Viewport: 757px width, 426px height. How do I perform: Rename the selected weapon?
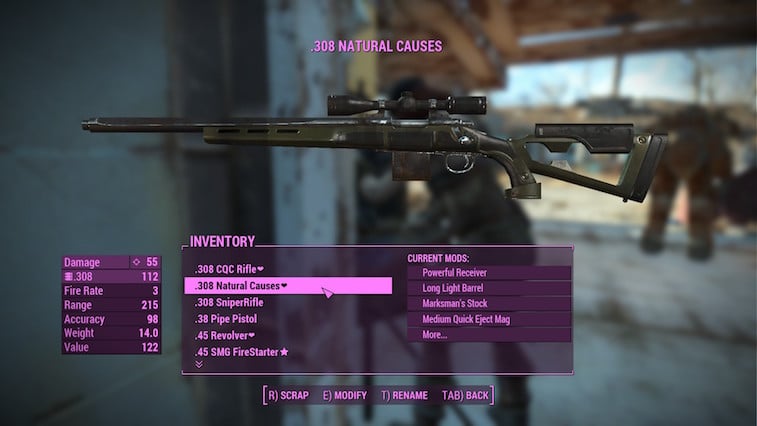[404, 395]
